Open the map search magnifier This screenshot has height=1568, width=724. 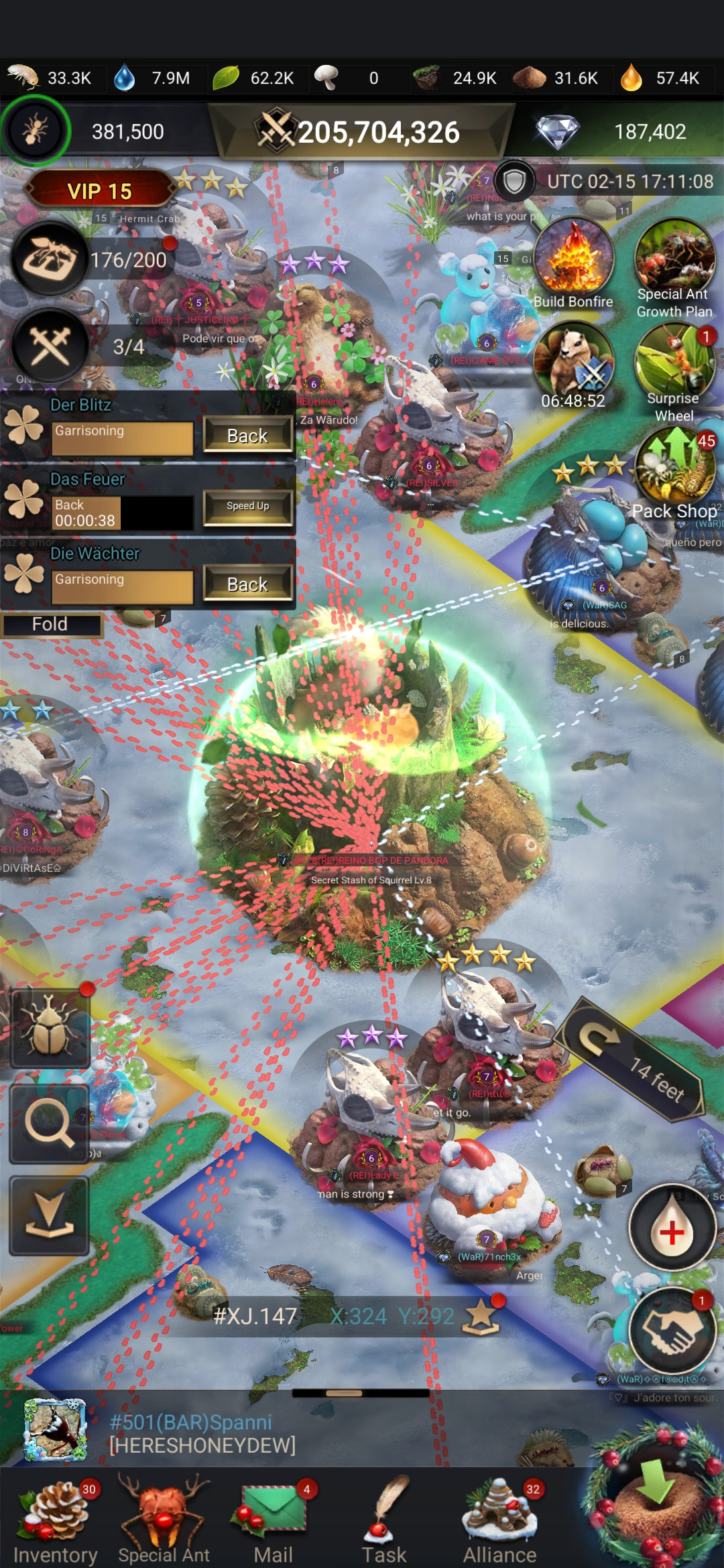point(49,1124)
